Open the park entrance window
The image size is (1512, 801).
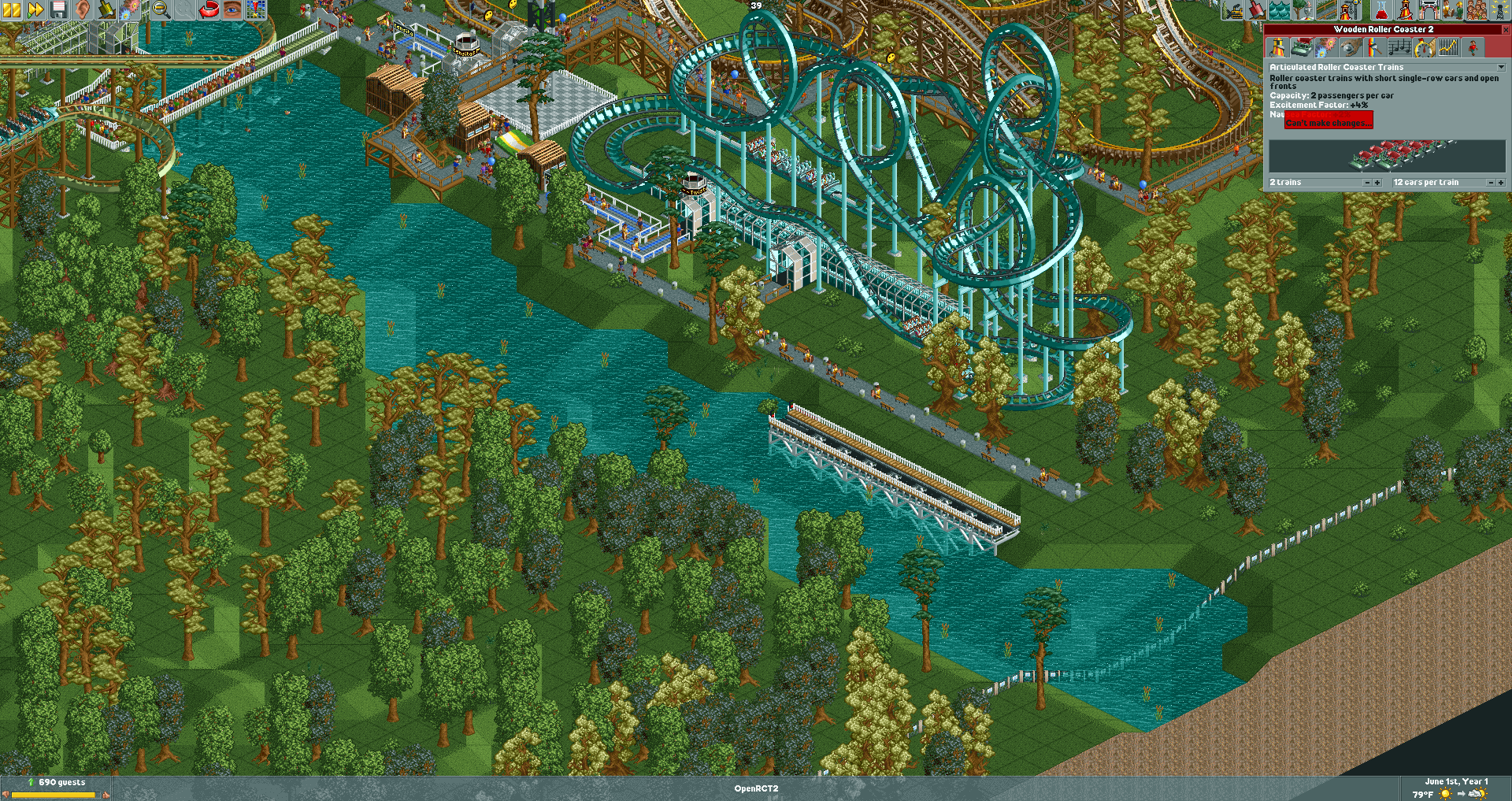click(x=1429, y=10)
